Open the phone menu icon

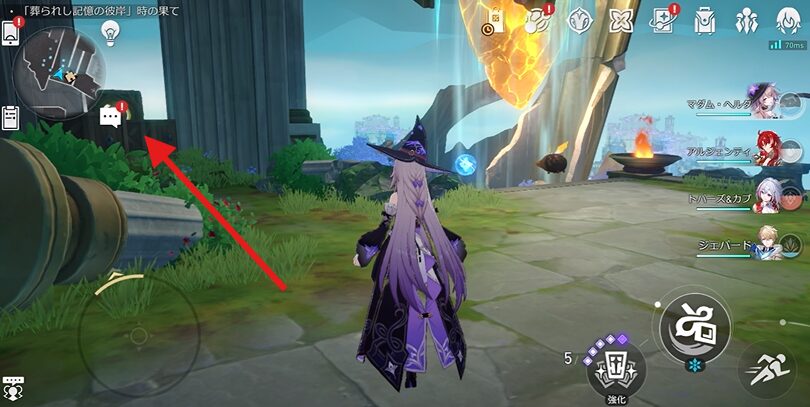13,33
